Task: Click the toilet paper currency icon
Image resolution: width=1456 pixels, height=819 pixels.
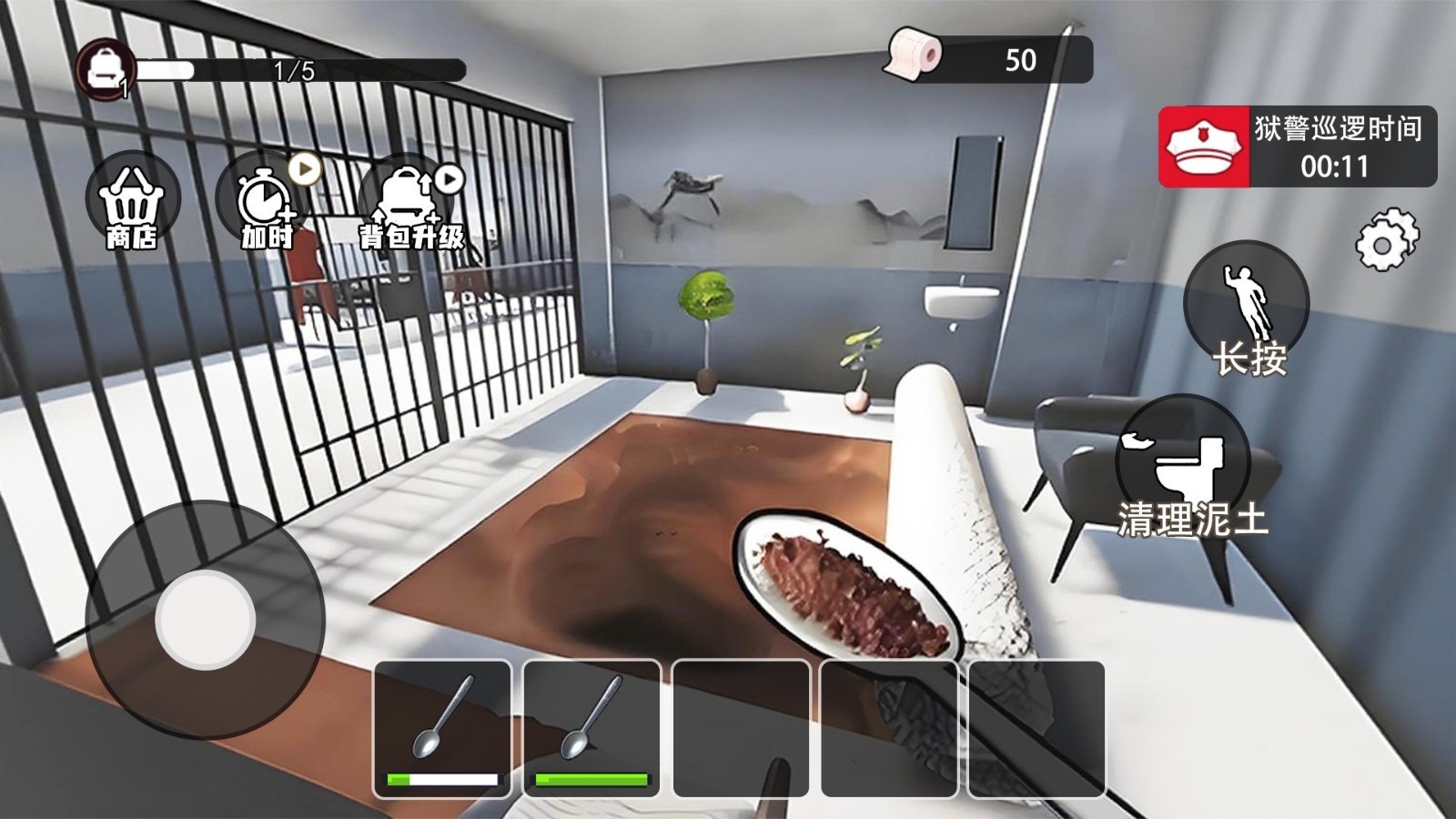Action: (915, 55)
